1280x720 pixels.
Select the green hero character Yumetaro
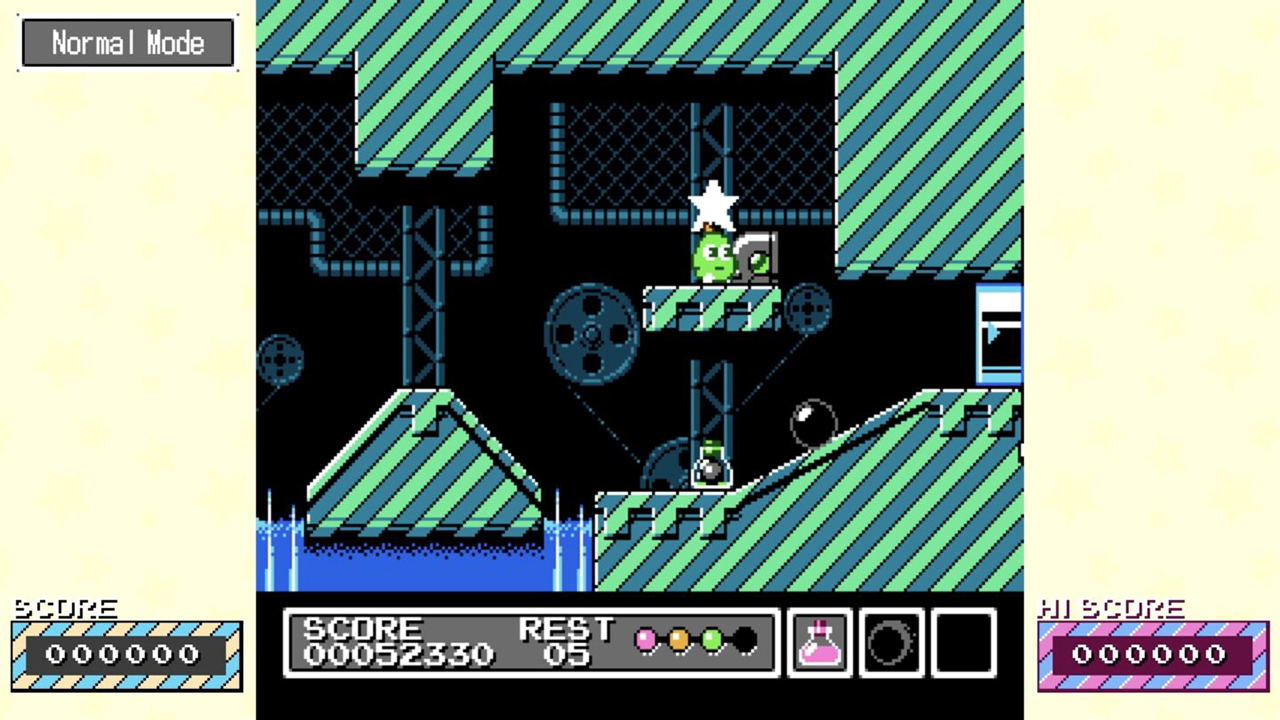712,258
